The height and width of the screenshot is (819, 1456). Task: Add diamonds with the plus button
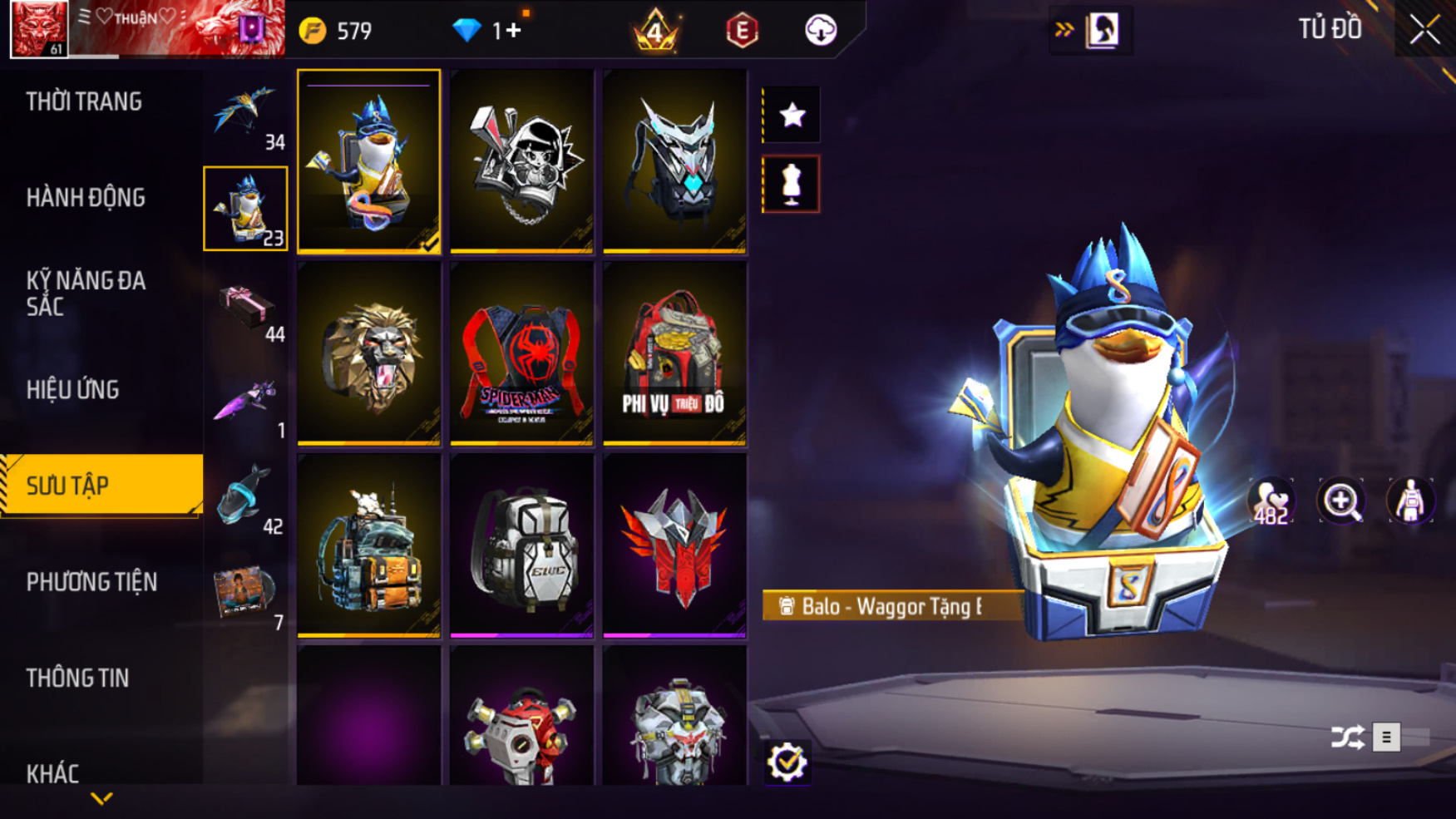click(513, 31)
